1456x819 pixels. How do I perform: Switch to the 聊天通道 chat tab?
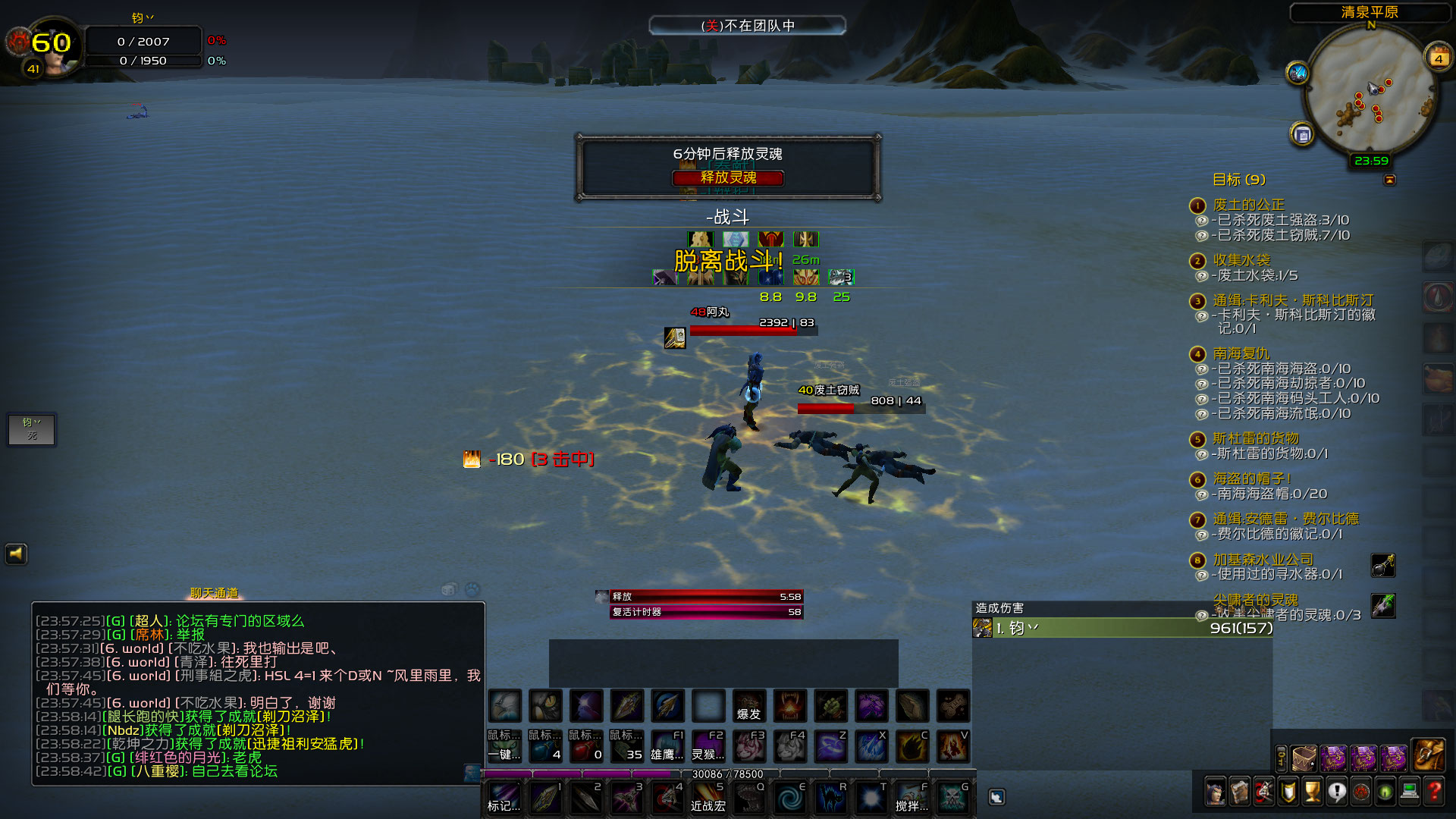(x=212, y=594)
